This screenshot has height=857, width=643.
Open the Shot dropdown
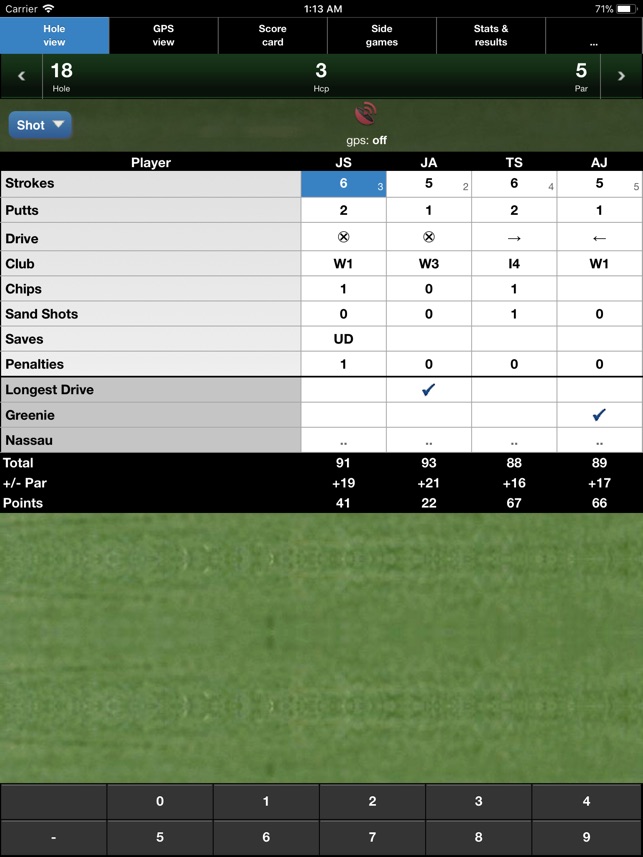[x=40, y=125]
